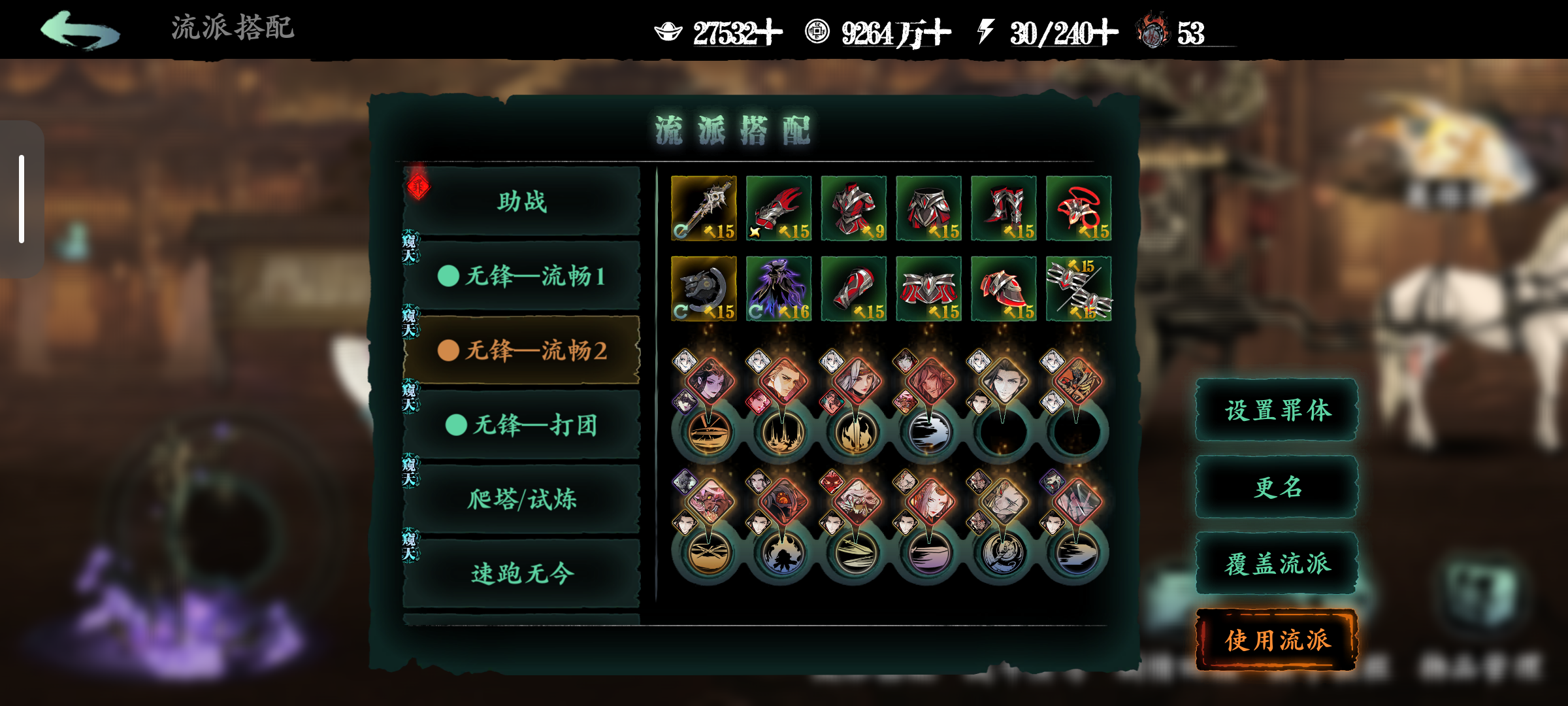Screen dimensions: 1568x706
Task: Switch to the 速跑无今 build
Action: pyautogui.click(x=521, y=574)
